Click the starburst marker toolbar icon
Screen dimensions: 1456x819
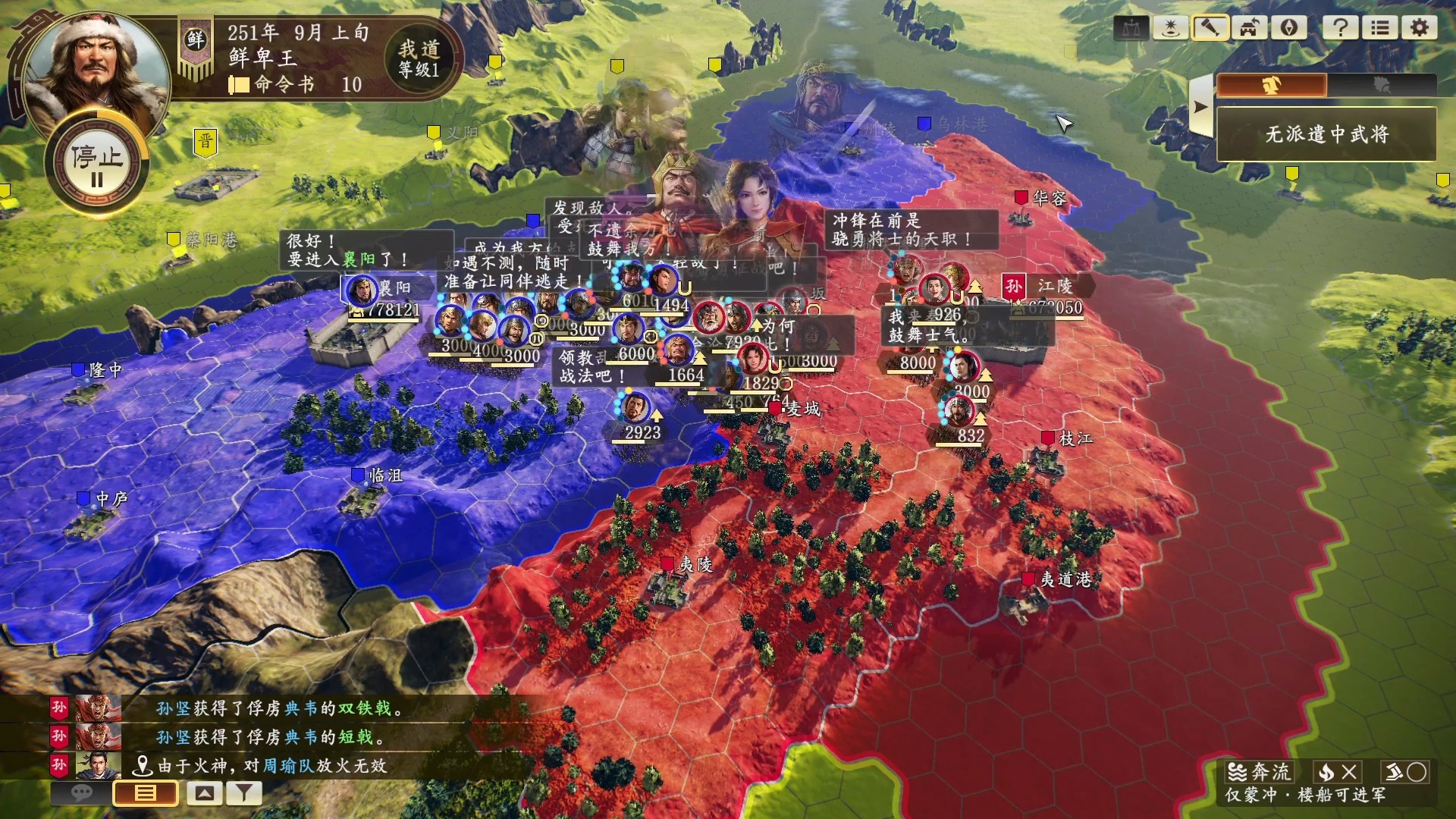coord(1171,28)
